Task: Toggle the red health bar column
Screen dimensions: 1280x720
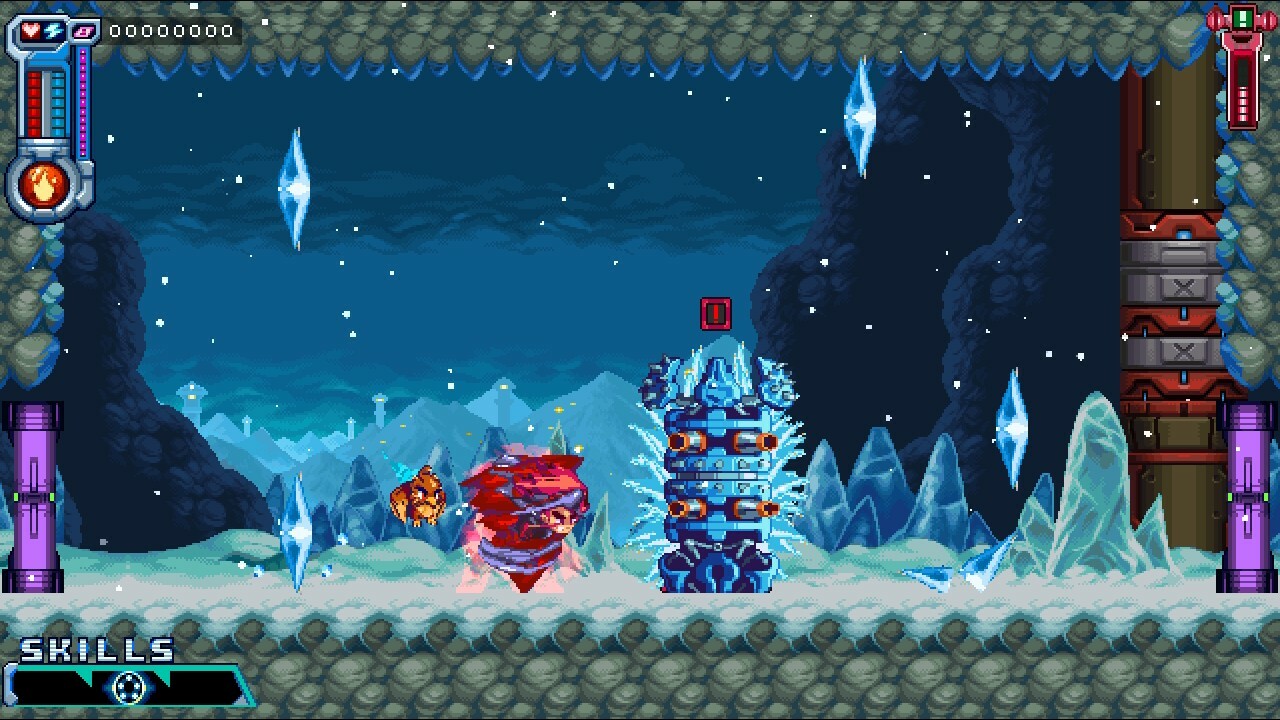Action: coord(33,100)
